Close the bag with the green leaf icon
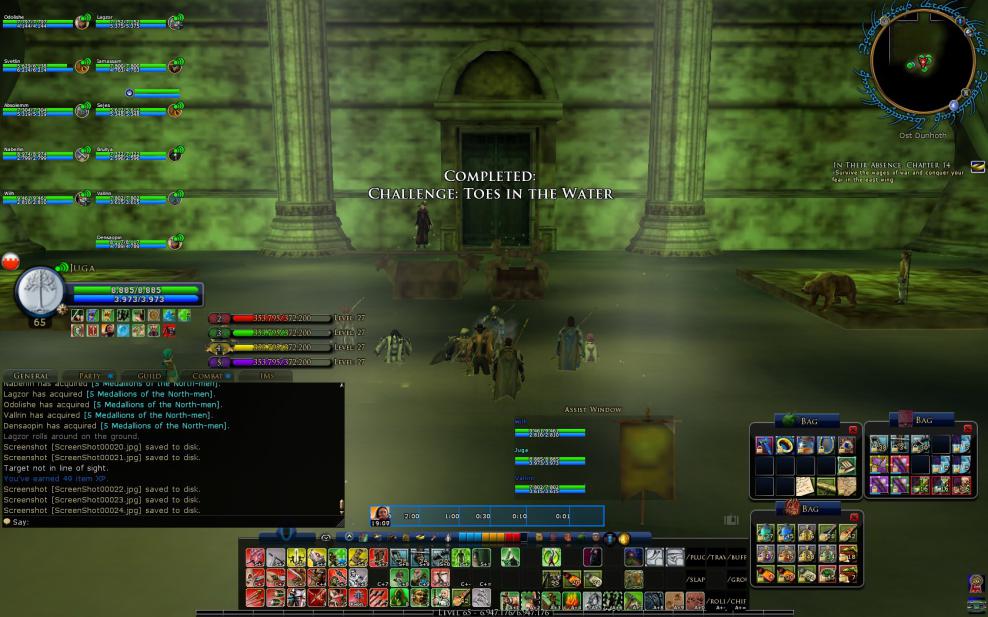This screenshot has width=988, height=617. click(853, 430)
